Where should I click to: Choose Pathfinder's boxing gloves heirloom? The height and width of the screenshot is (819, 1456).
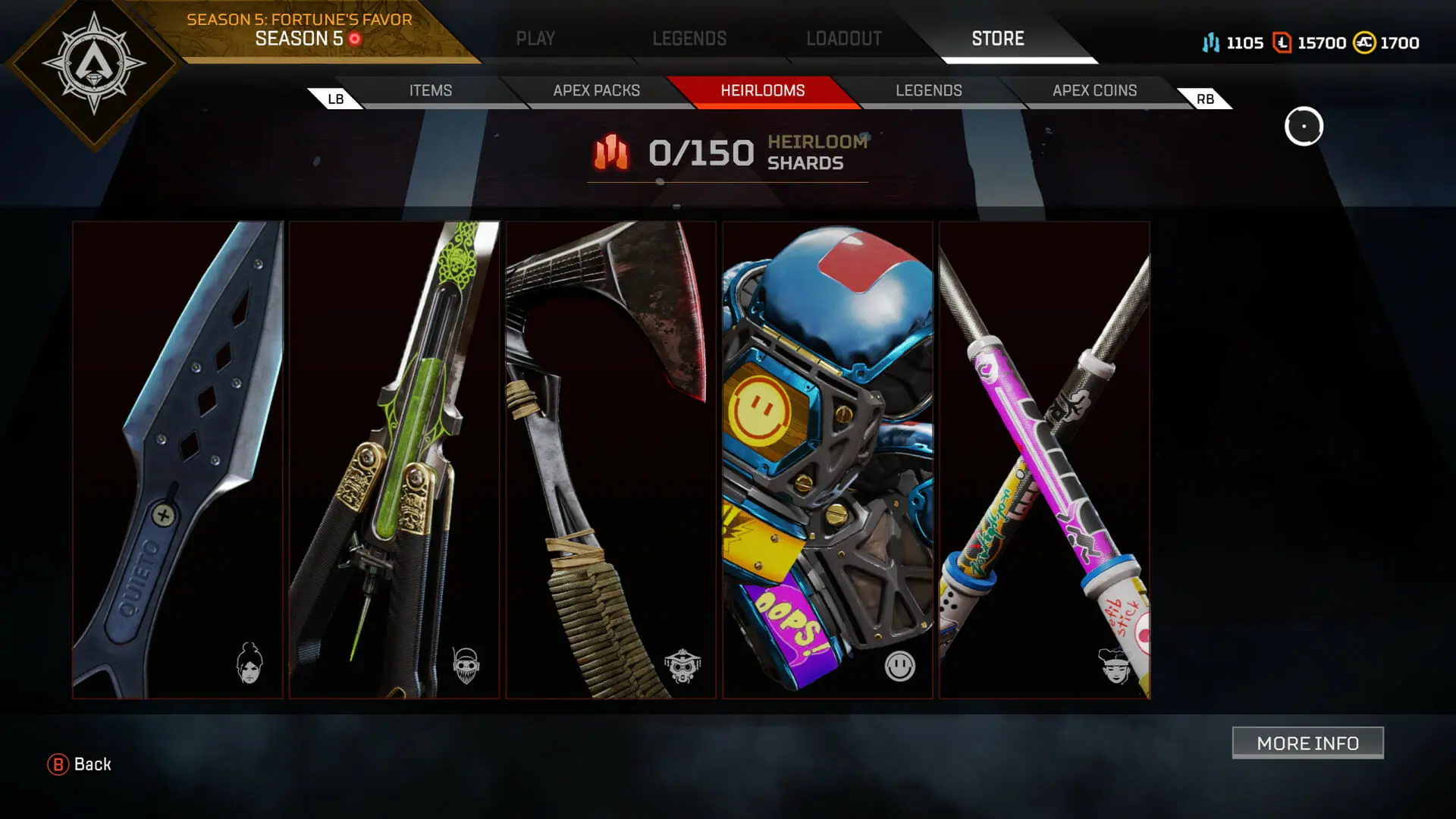tap(827, 460)
